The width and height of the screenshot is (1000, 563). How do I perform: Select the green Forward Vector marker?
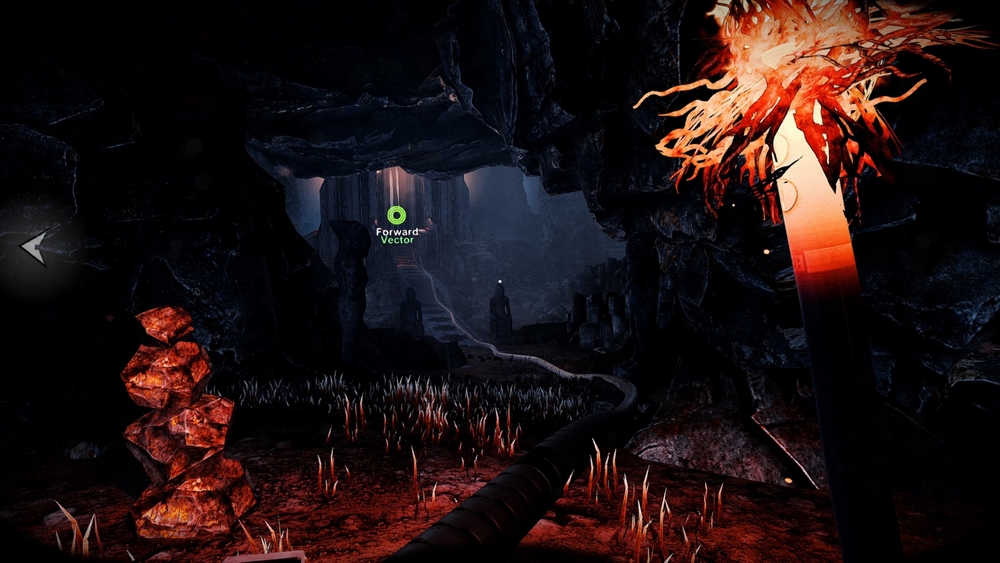[396, 214]
